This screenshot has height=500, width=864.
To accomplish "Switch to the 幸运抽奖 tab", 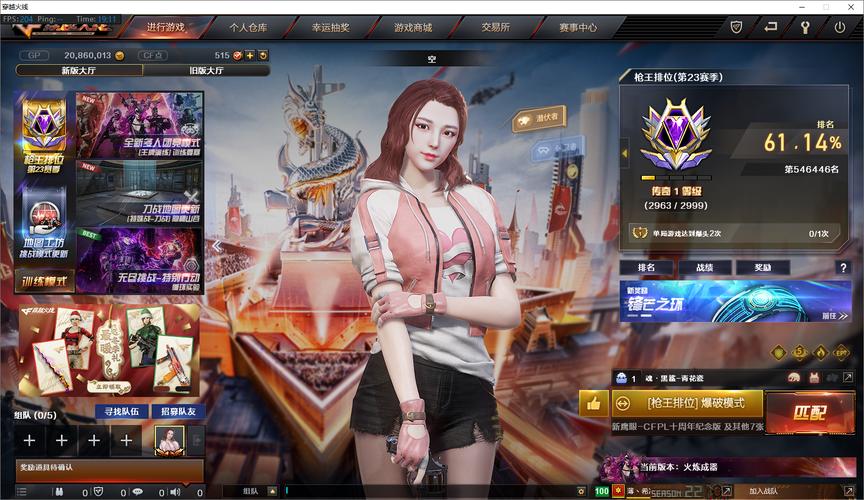I will click(x=330, y=27).
